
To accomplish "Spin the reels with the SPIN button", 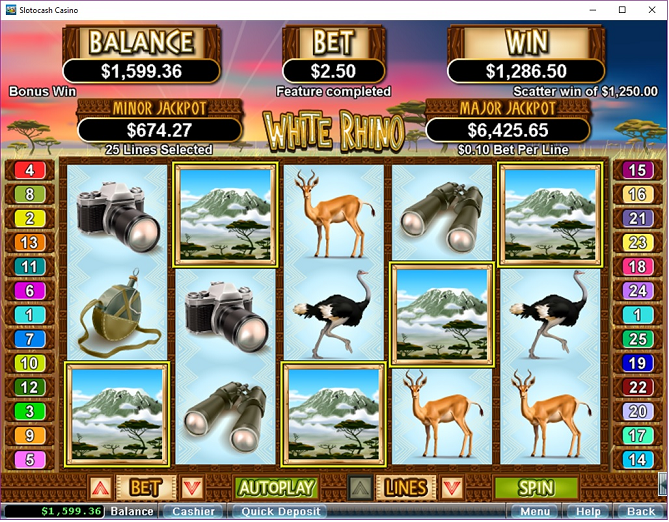I will click(x=535, y=488).
